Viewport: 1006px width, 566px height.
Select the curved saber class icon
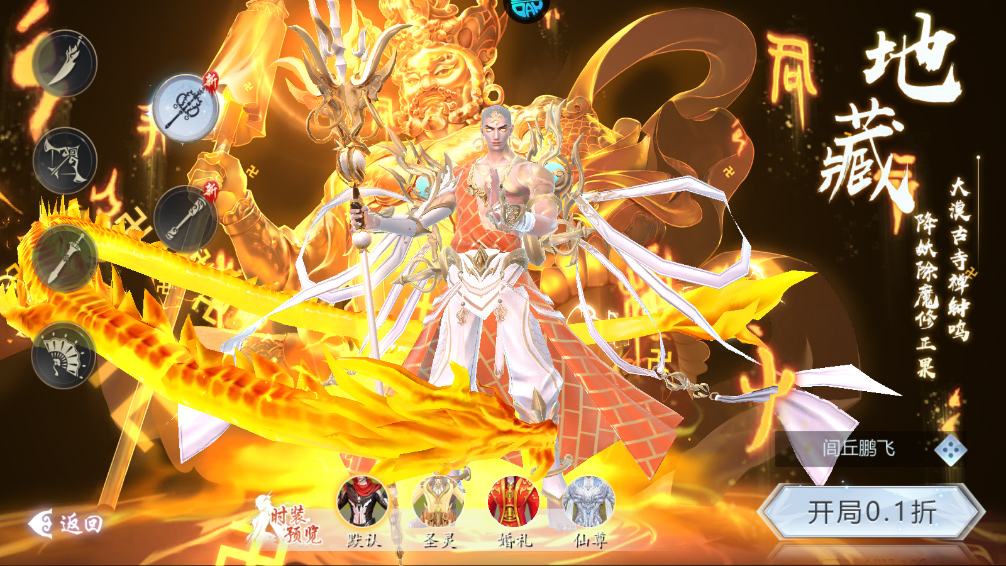click(65, 63)
